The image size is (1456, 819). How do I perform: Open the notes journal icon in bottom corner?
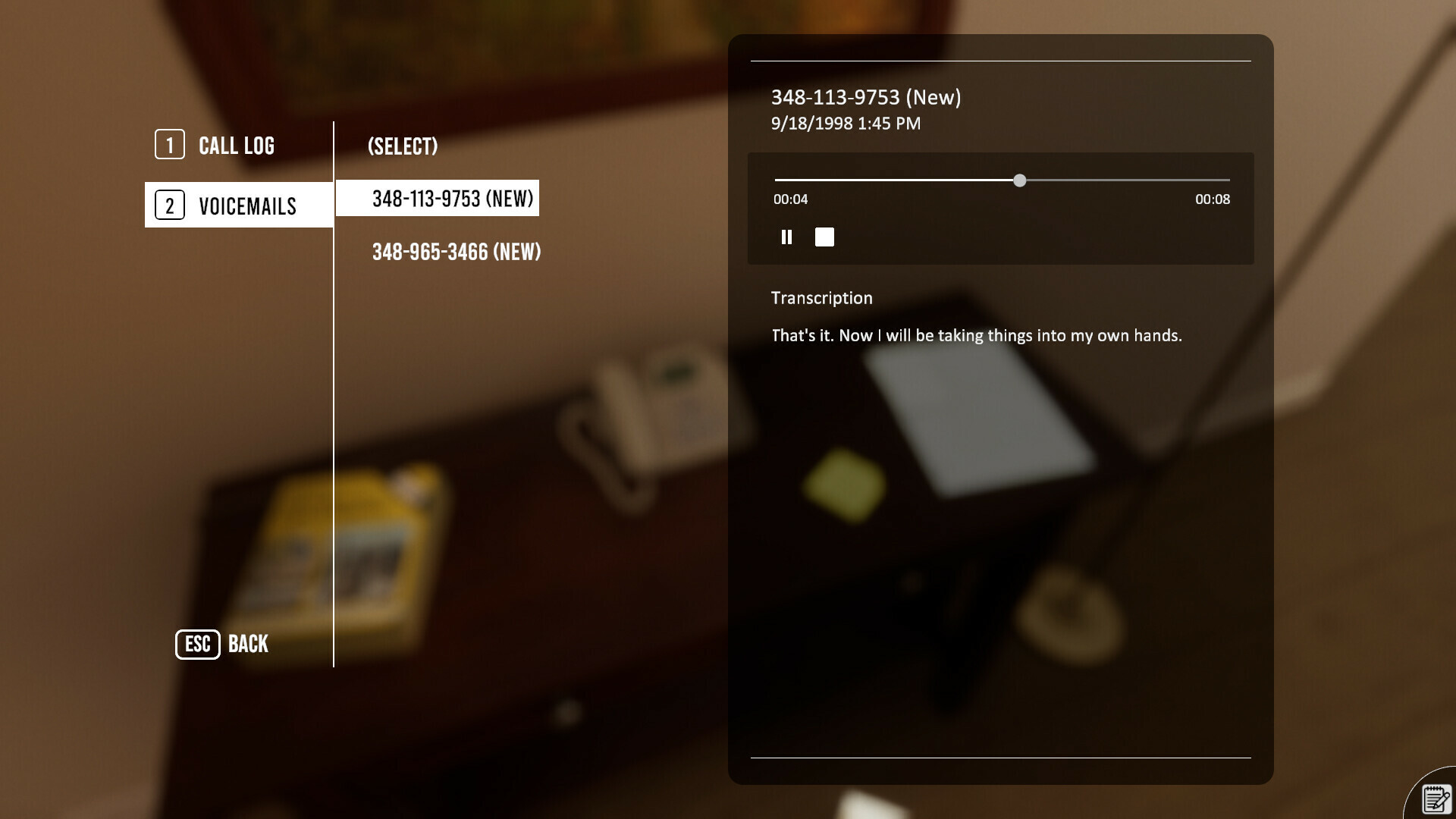point(1435,798)
